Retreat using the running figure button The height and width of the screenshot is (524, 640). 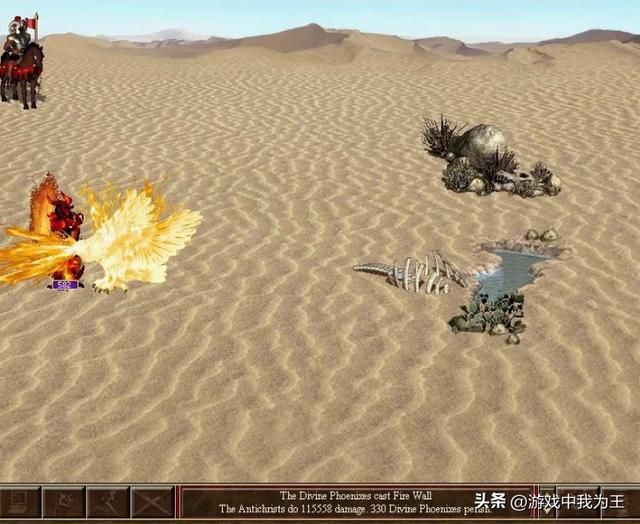pos(108,503)
